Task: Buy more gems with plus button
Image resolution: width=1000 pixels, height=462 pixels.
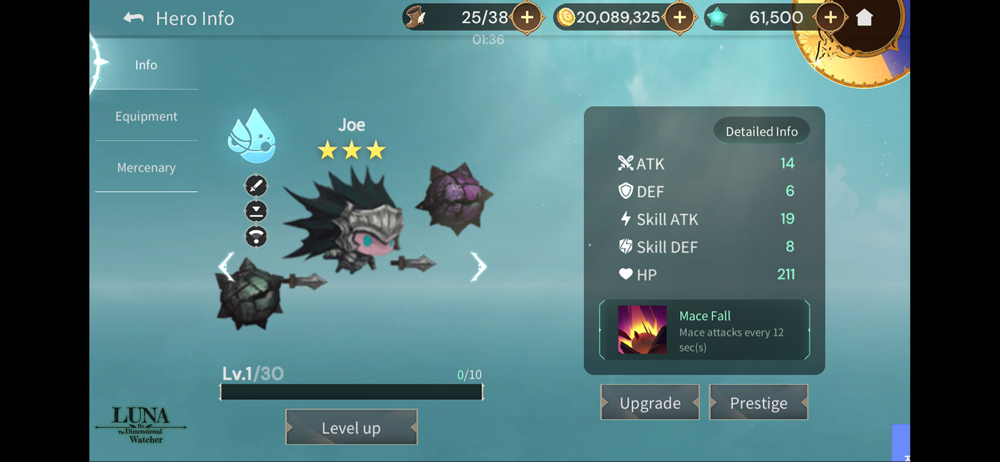Action: click(830, 18)
